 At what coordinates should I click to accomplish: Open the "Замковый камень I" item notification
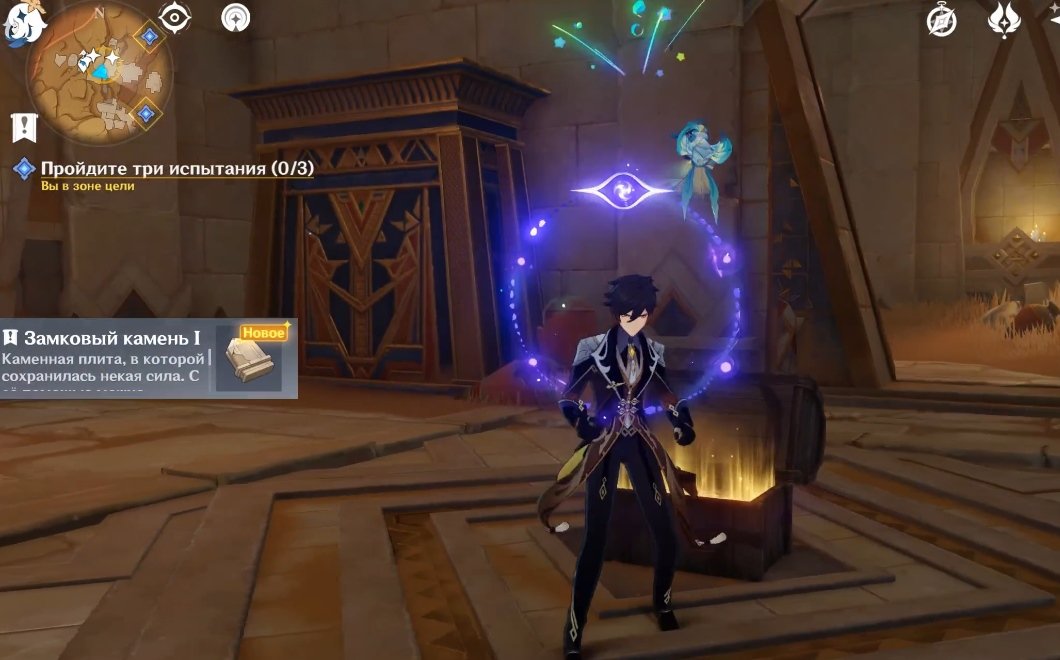(148, 358)
